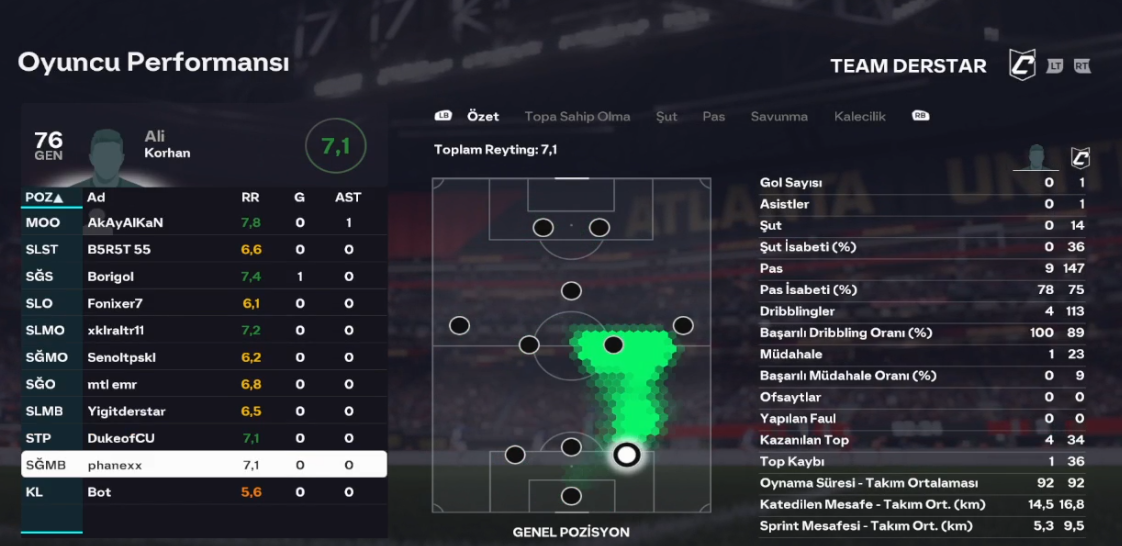Select the Pas tab
Viewport: 1122px width, 546px height.
click(713, 116)
